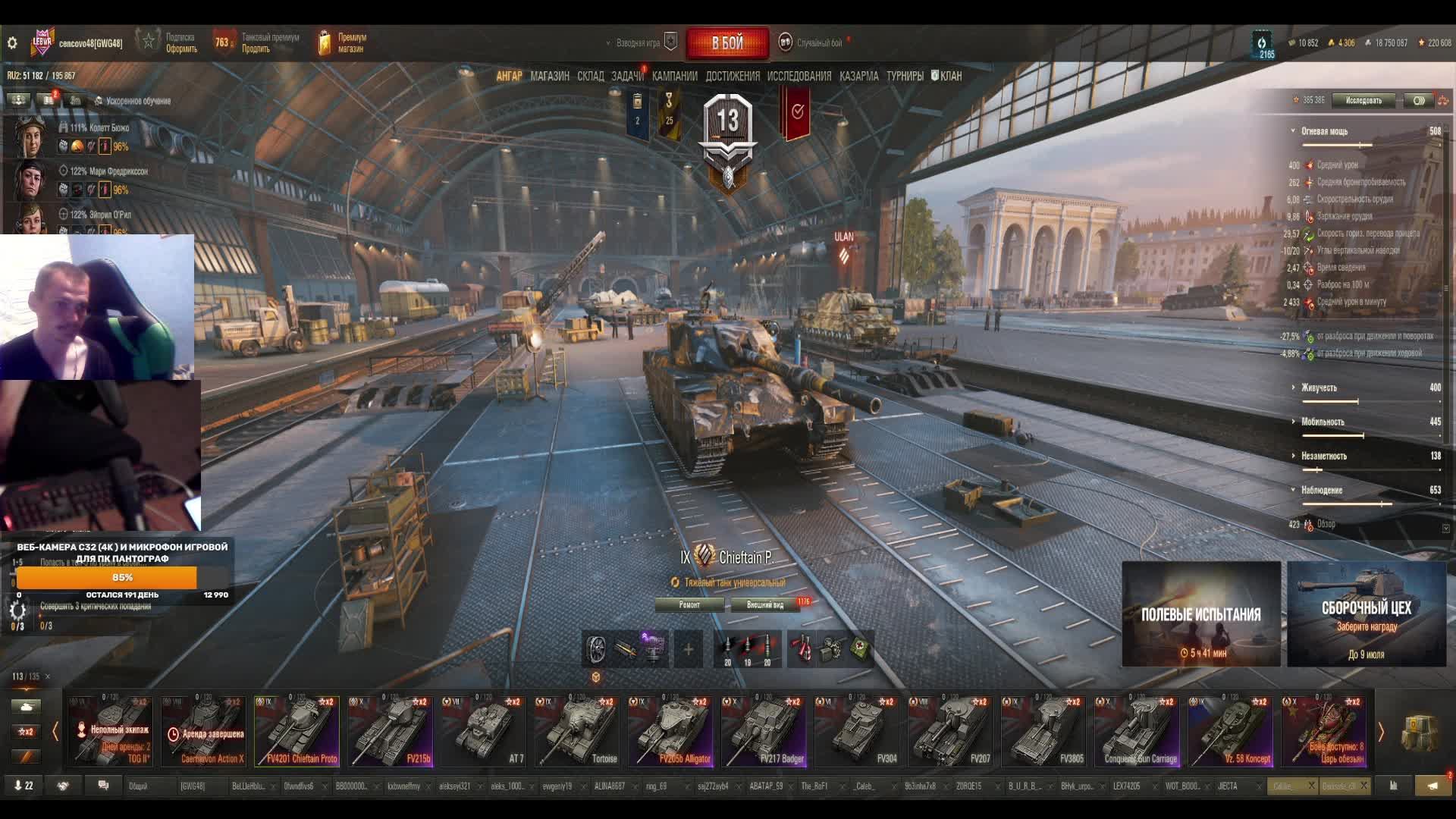Go to the КАМПАНИИ tab
Image resolution: width=1456 pixels, height=819 pixels.
674,76
